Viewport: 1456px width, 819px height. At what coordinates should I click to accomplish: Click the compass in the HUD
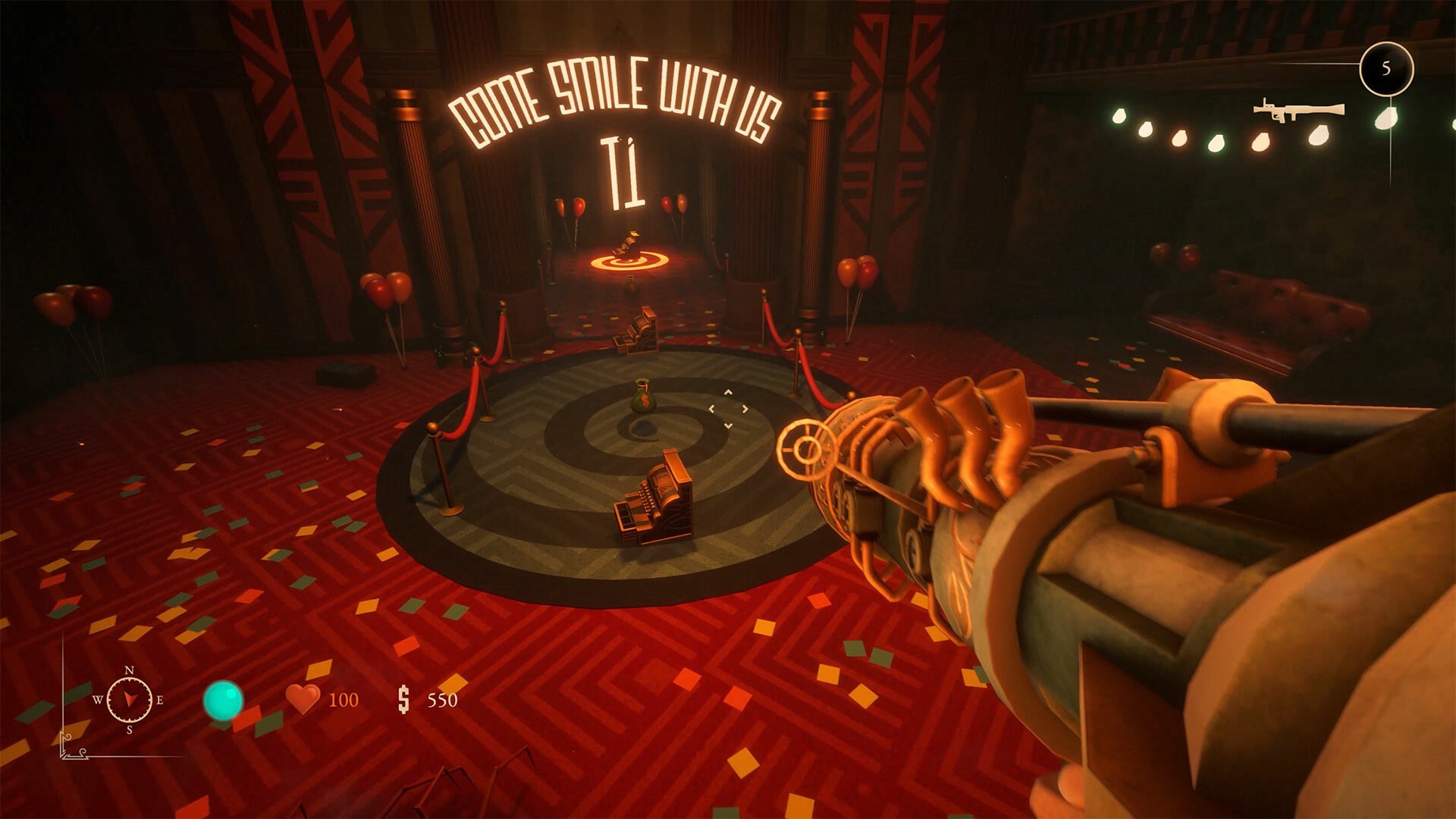tap(129, 699)
